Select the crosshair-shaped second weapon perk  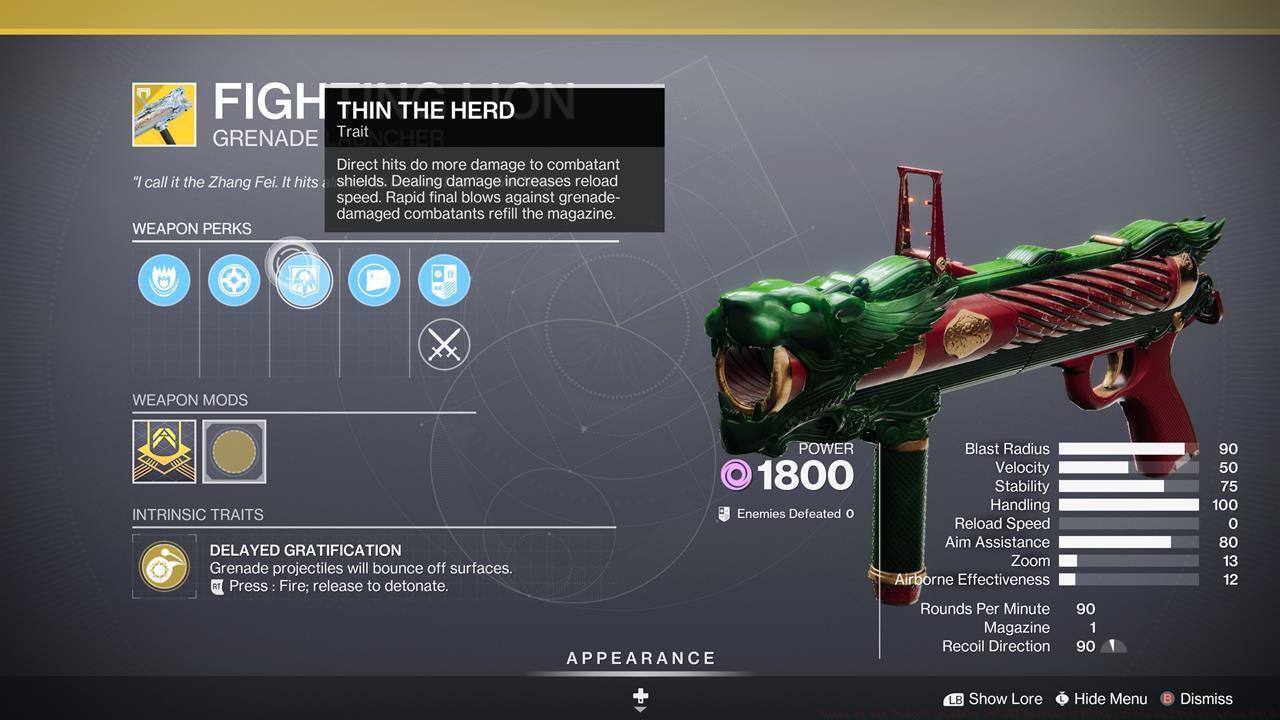click(234, 280)
